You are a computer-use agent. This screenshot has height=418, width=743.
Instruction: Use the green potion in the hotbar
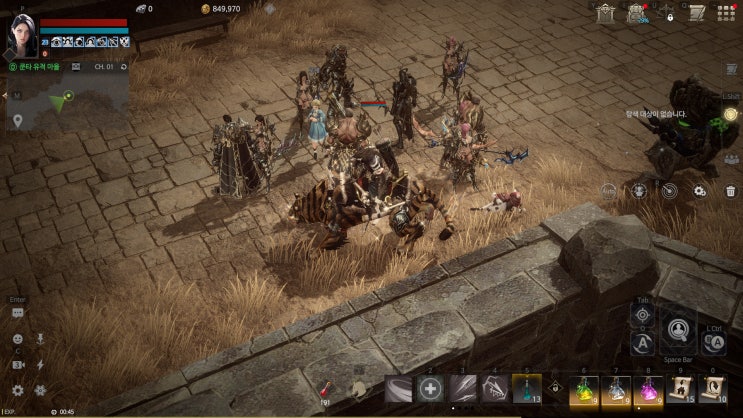(x=584, y=390)
